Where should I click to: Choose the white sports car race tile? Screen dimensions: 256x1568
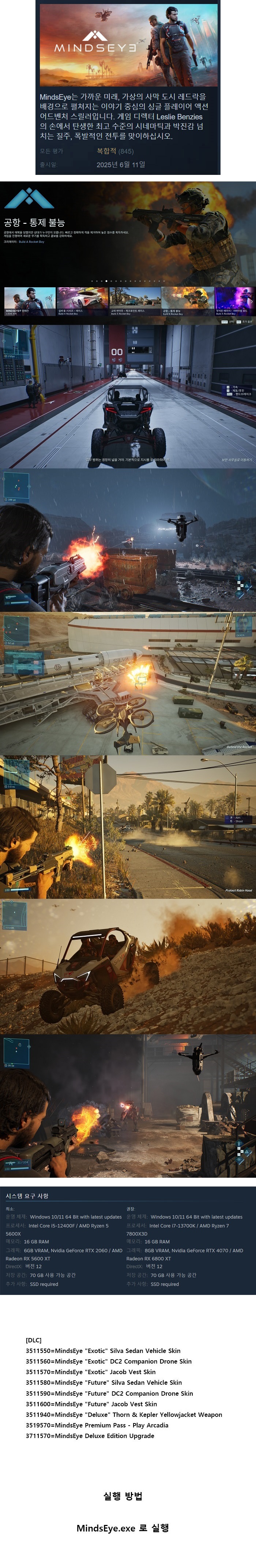pyautogui.click(x=82, y=301)
